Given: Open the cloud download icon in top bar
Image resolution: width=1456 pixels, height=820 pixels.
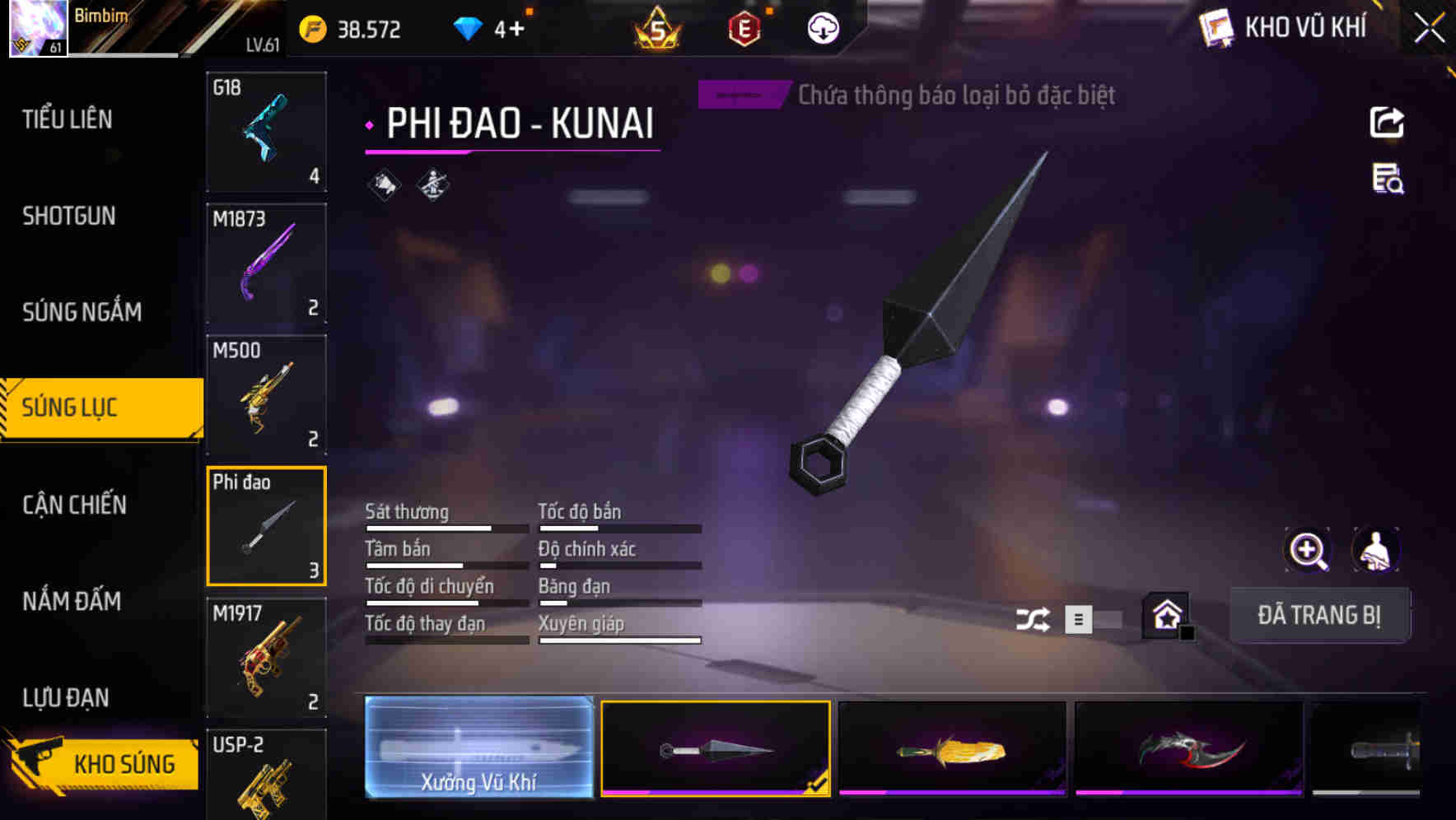Looking at the screenshot, I should [821, 28].
